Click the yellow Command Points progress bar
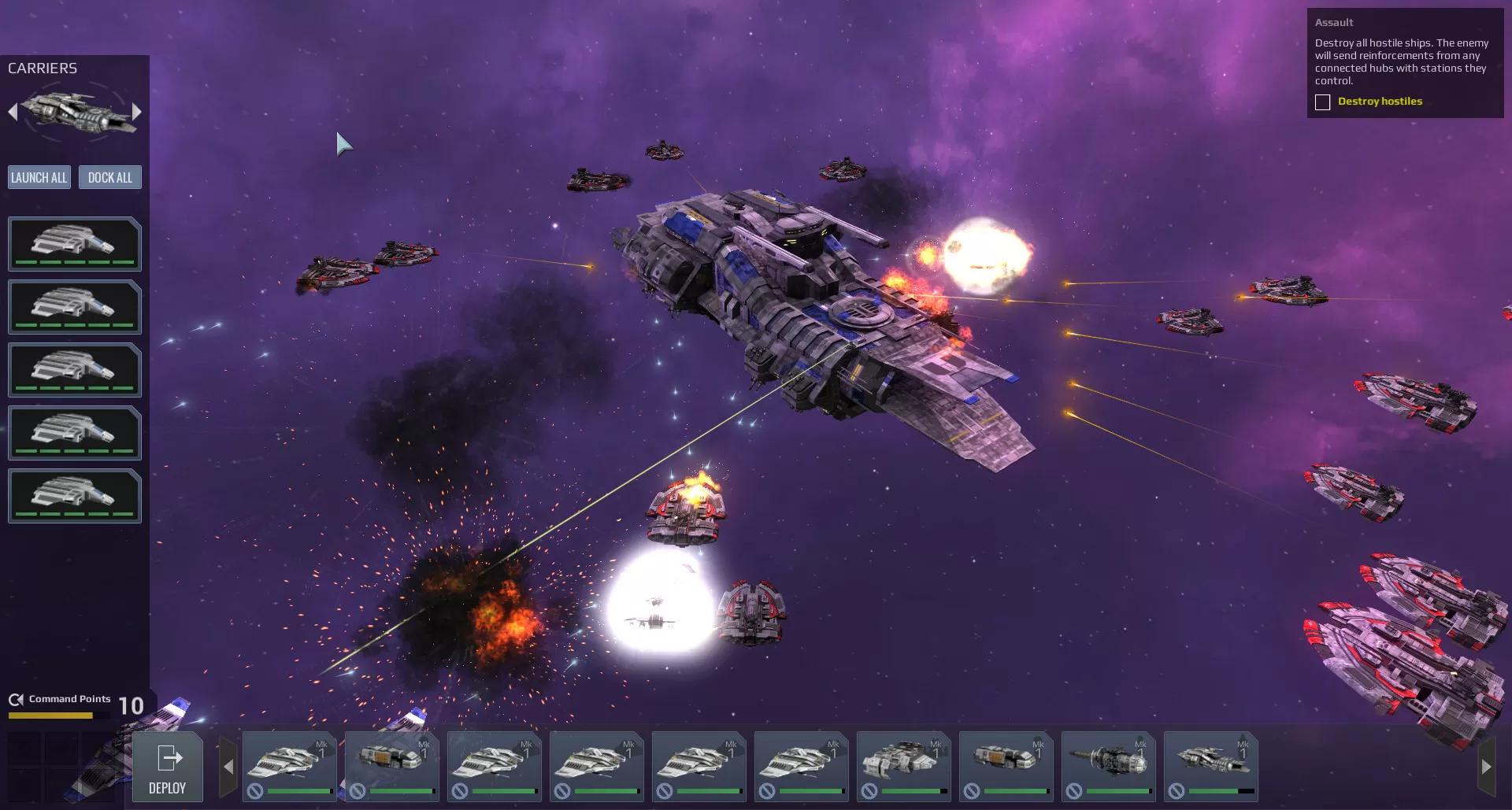The width and height of the screenshot is (1512, 810). point(51,715)
